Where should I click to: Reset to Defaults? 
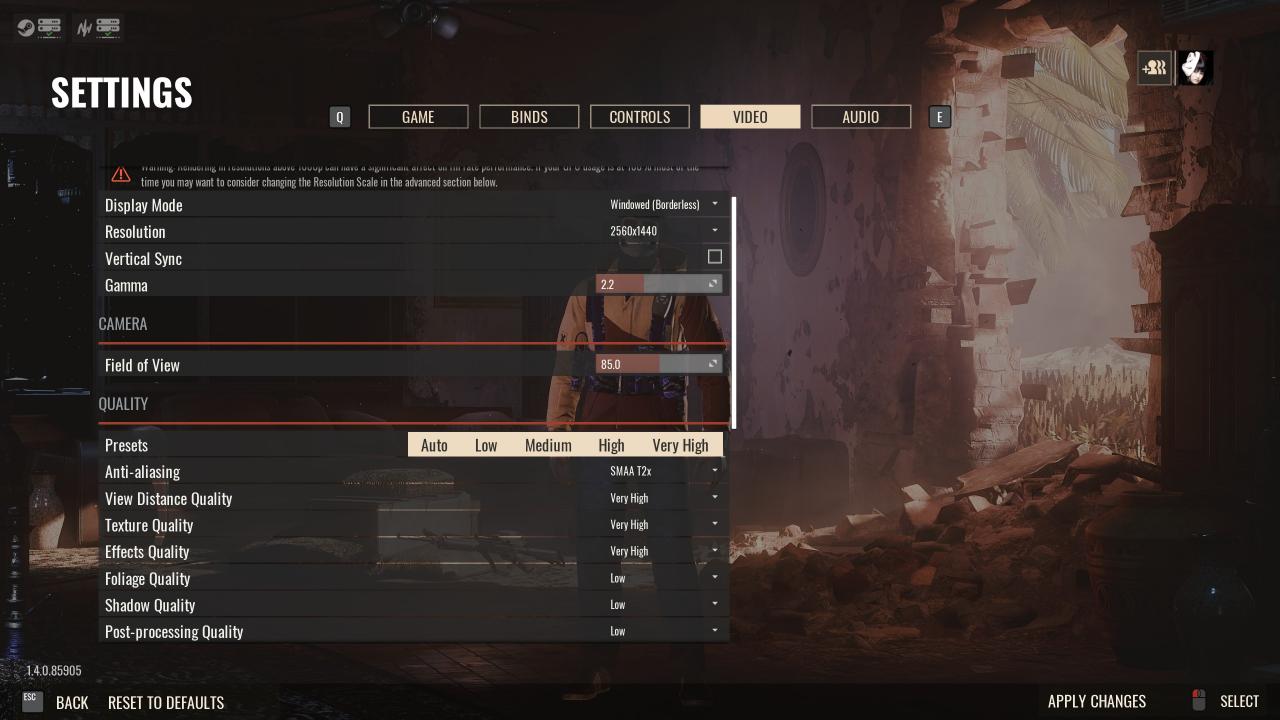[x=166, y=702]
